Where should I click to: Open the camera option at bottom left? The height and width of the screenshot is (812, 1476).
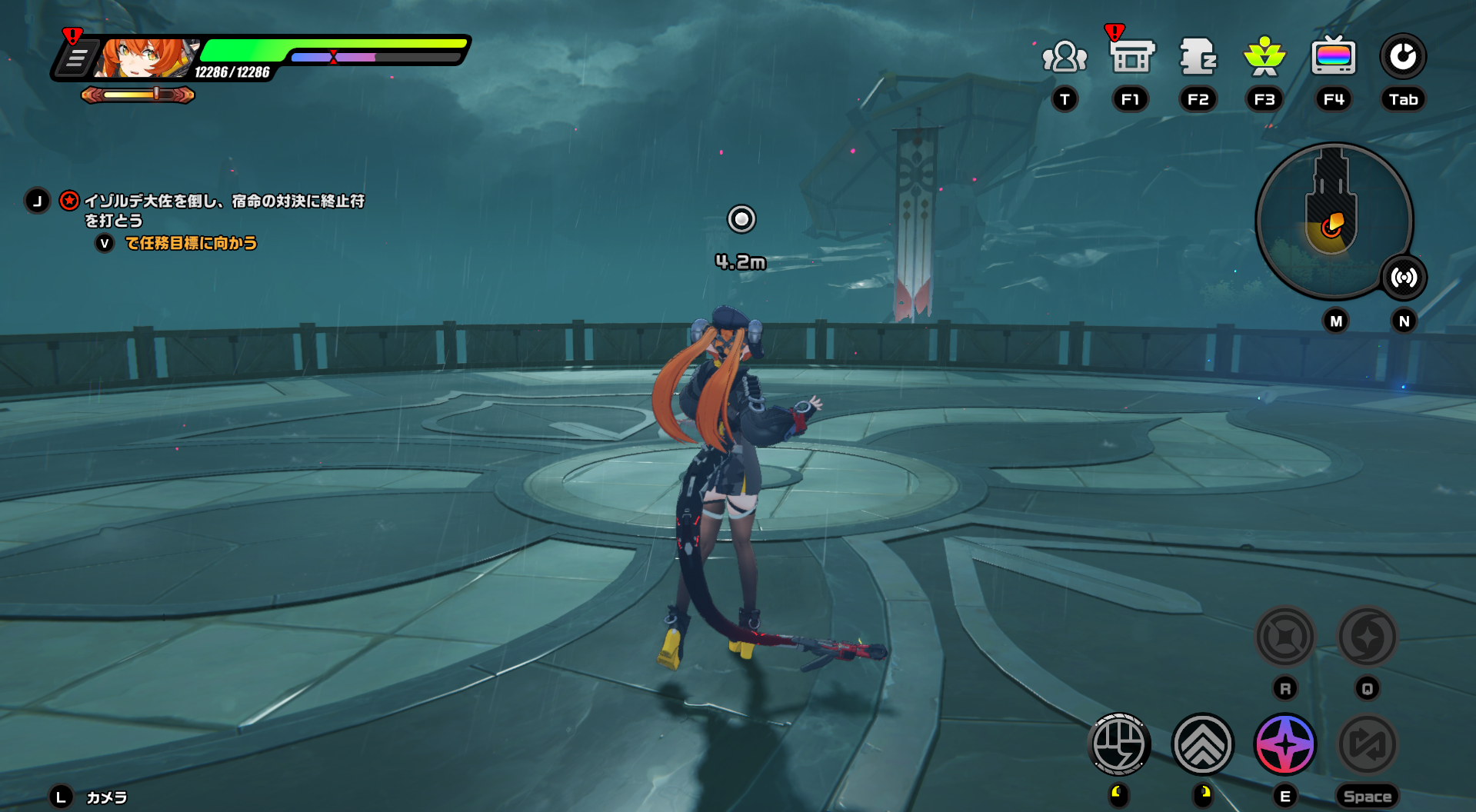(106, 797)
